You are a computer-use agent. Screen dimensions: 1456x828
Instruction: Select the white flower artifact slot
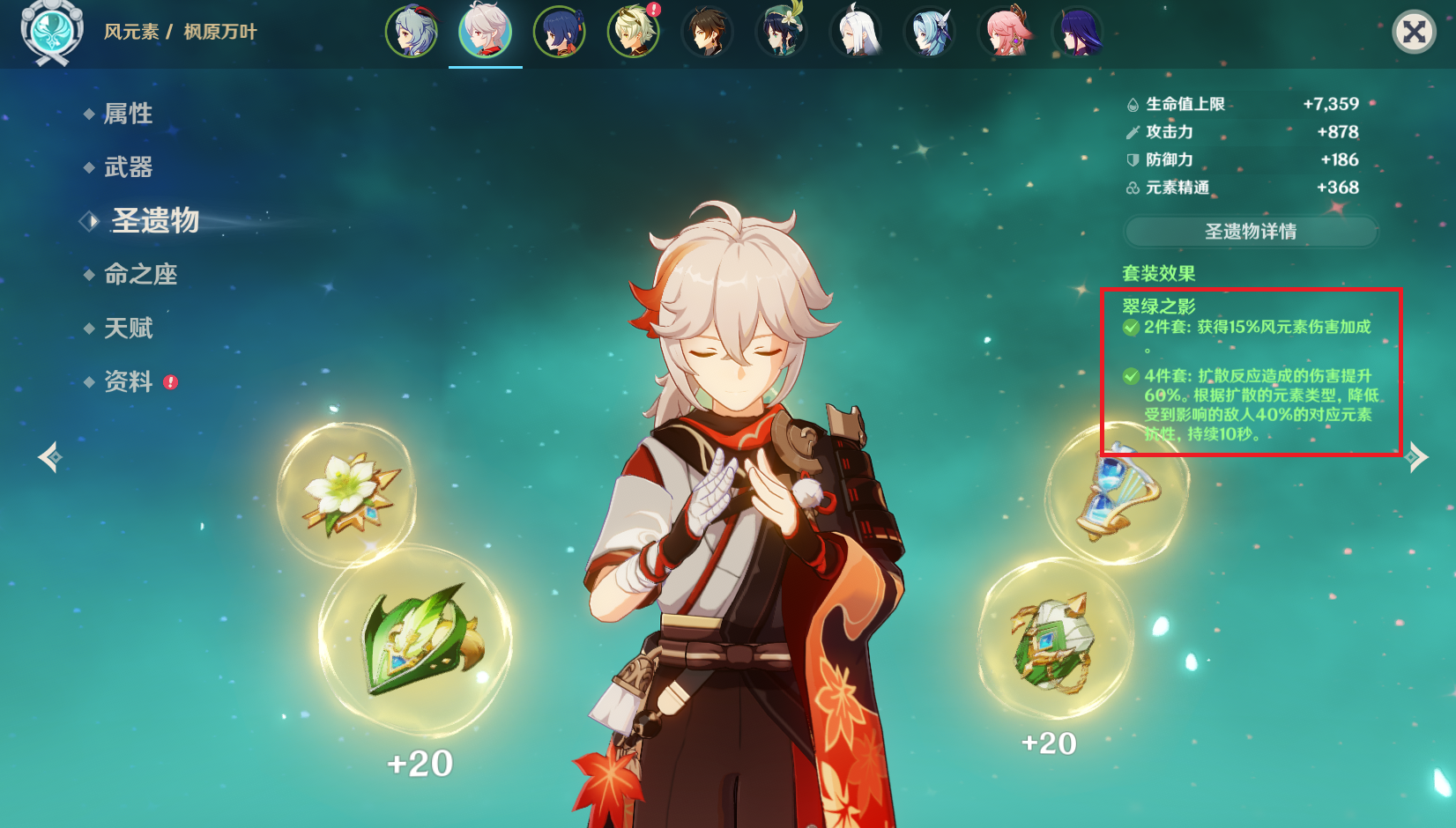click(x=346, y=494)
